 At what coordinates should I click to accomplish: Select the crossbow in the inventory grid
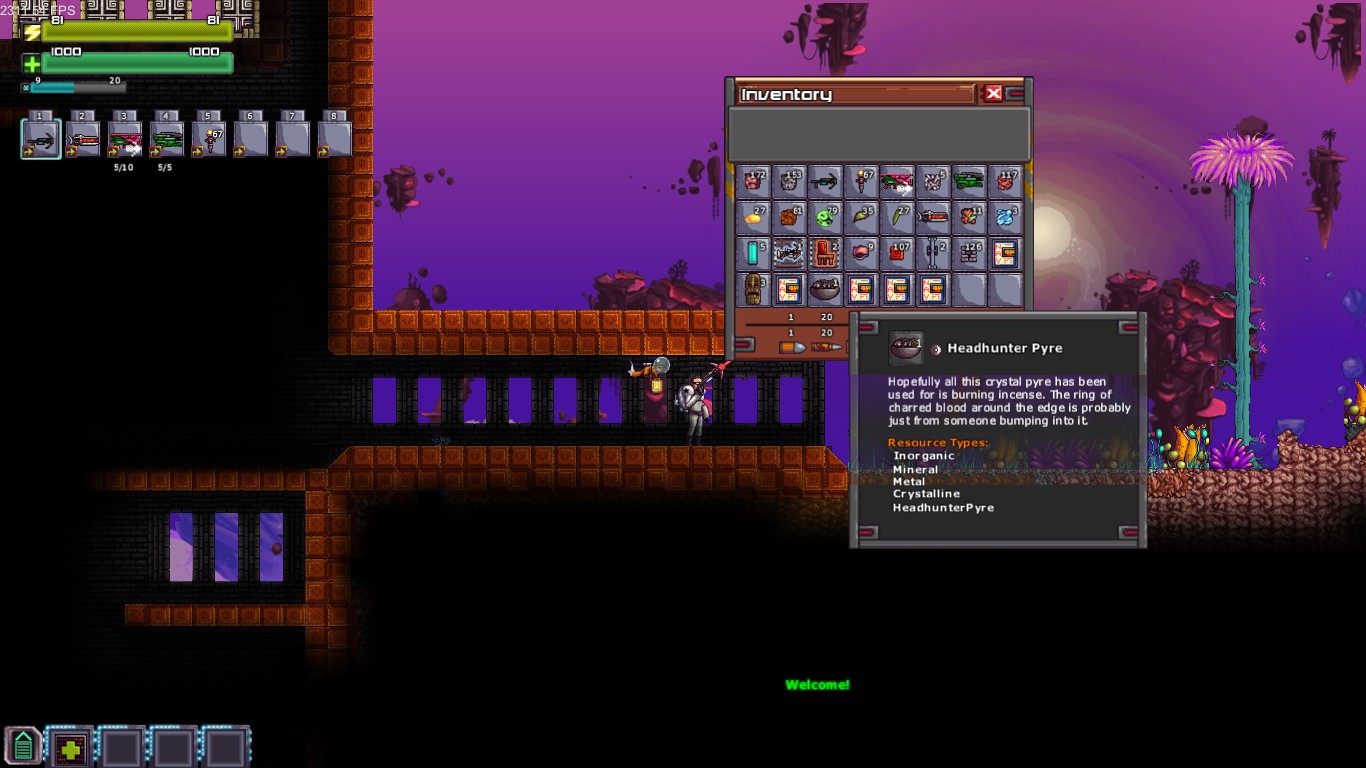(825, 181)
